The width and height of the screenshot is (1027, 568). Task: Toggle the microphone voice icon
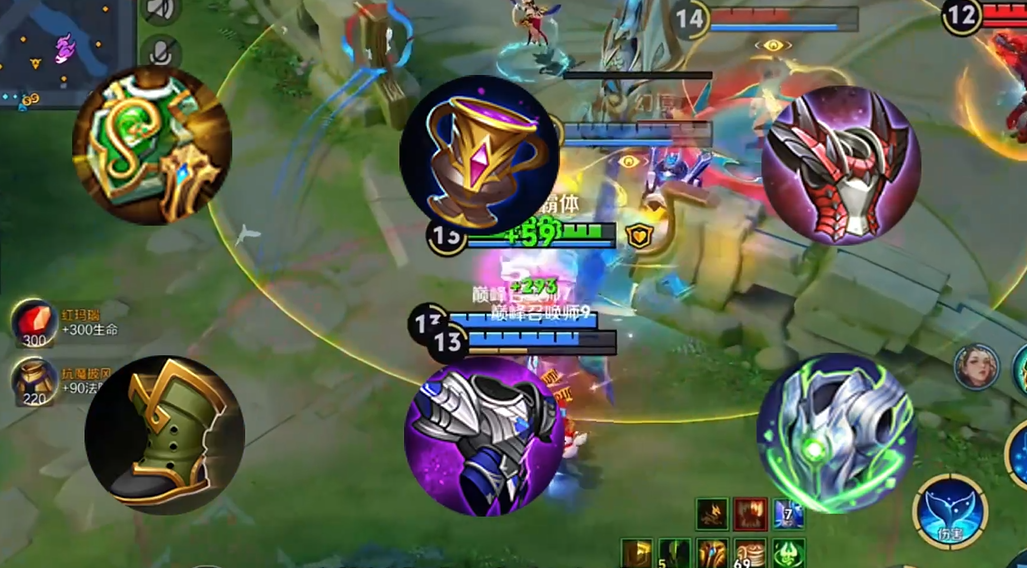click(160, 52)
